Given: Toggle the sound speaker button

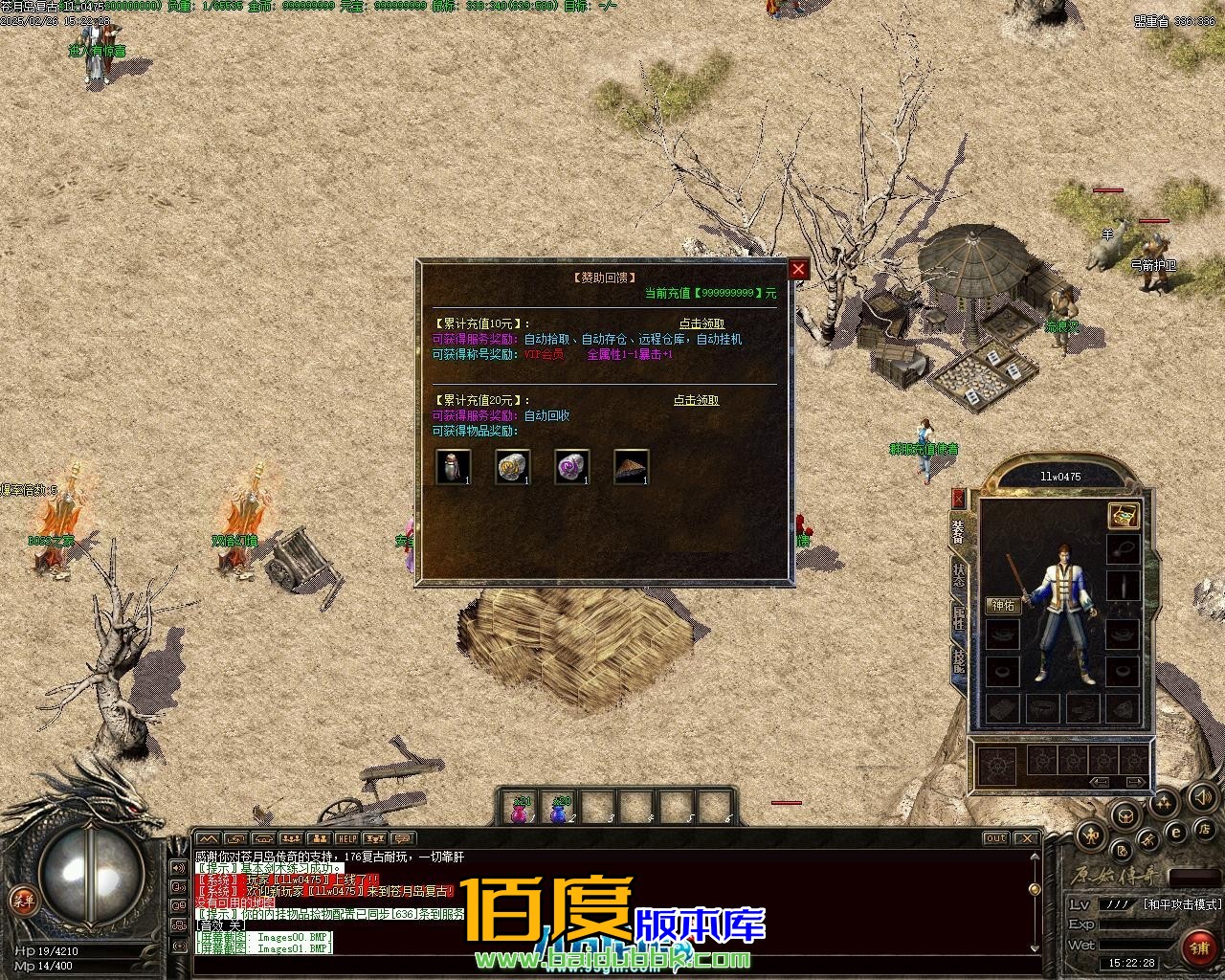Looking at the screenshot, I should pyautogui.click(x=1201, y=796).
